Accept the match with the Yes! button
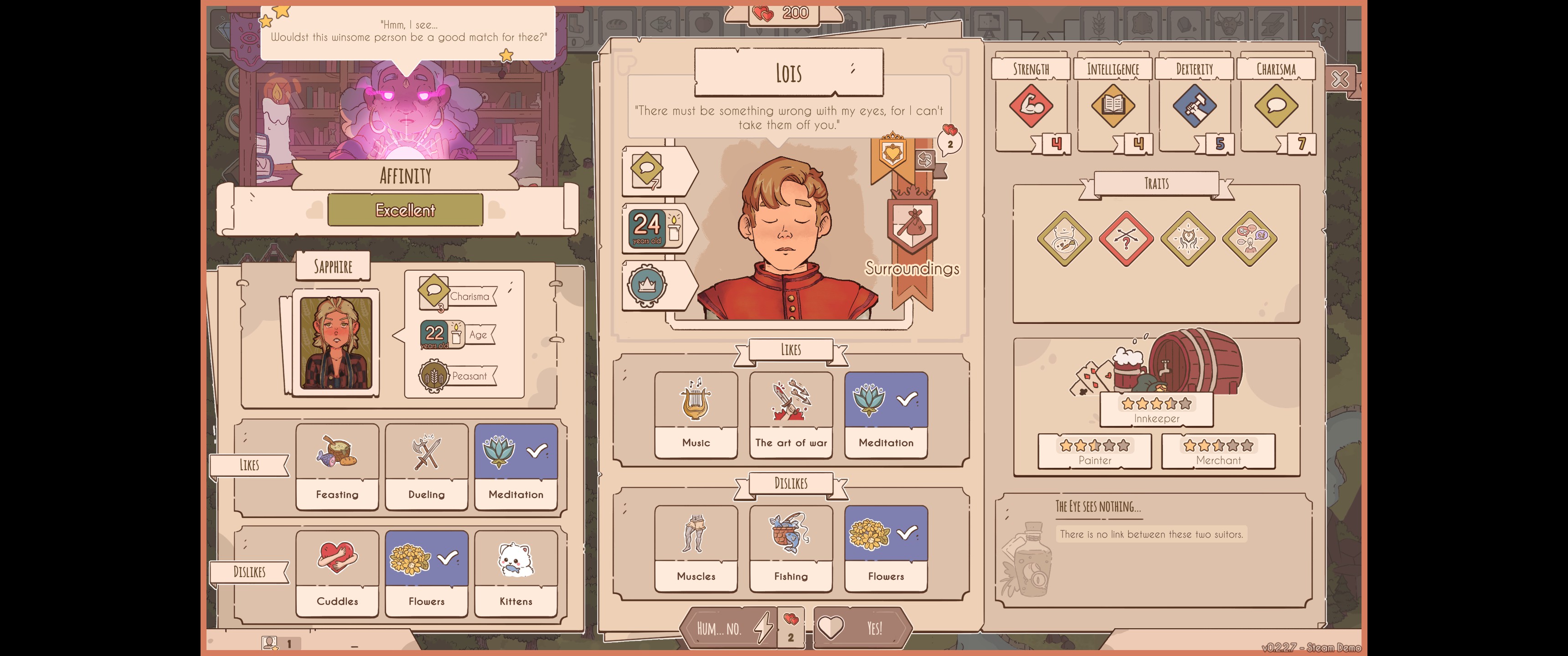Image resolution: width=1568 pixels, height=656 pixels. point(861,627)
